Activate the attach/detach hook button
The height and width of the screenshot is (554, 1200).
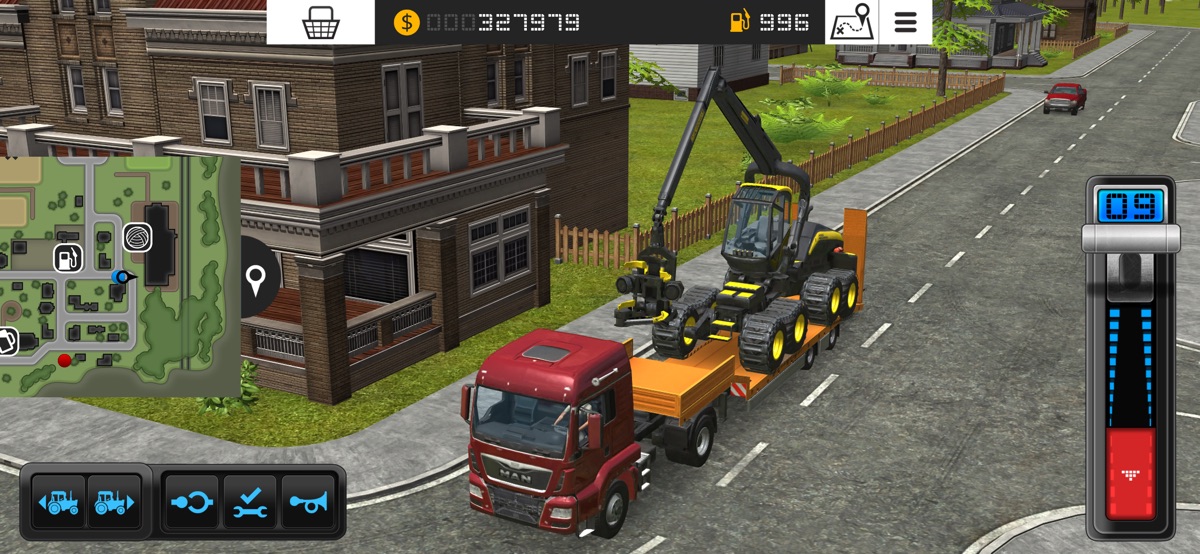click(191, 502)
